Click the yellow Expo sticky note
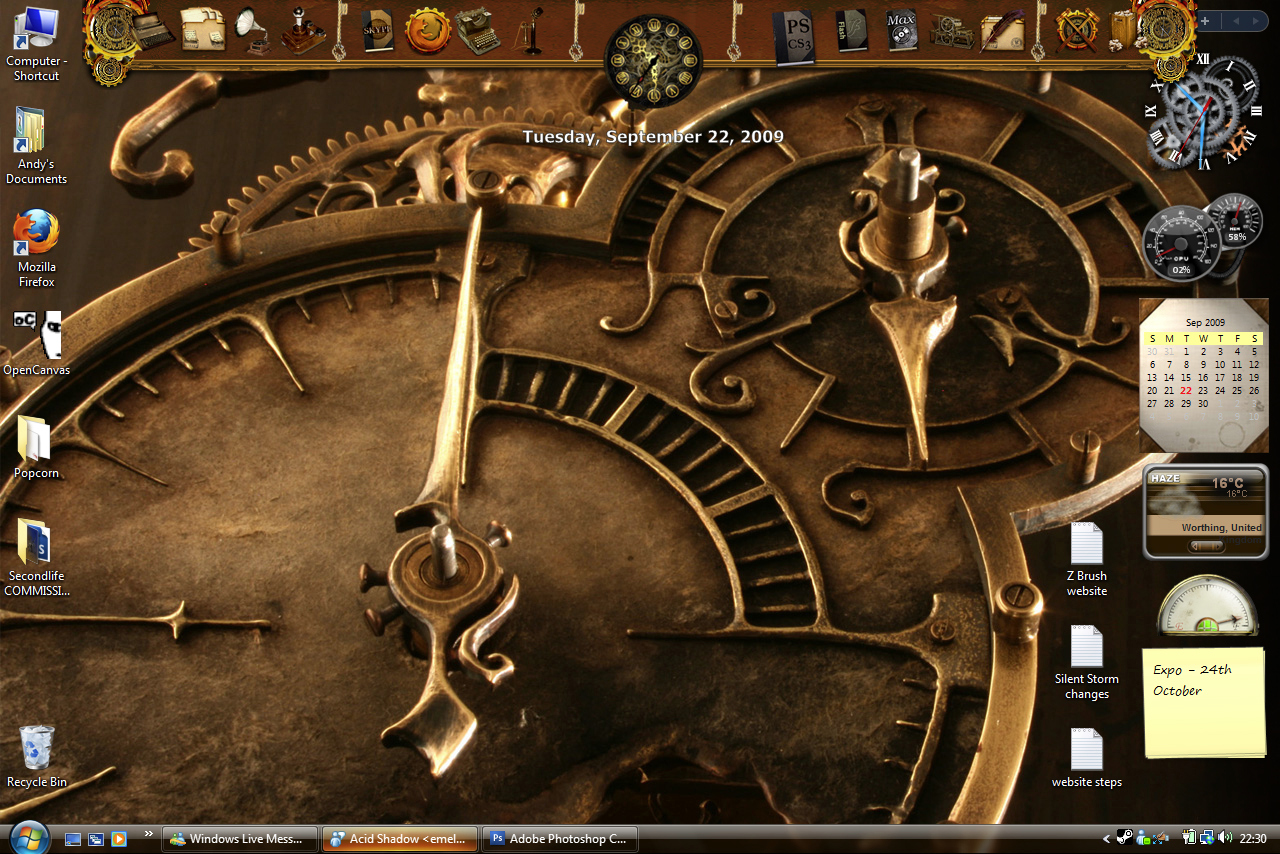The image size is (1280, 854). click(1204, 702)
